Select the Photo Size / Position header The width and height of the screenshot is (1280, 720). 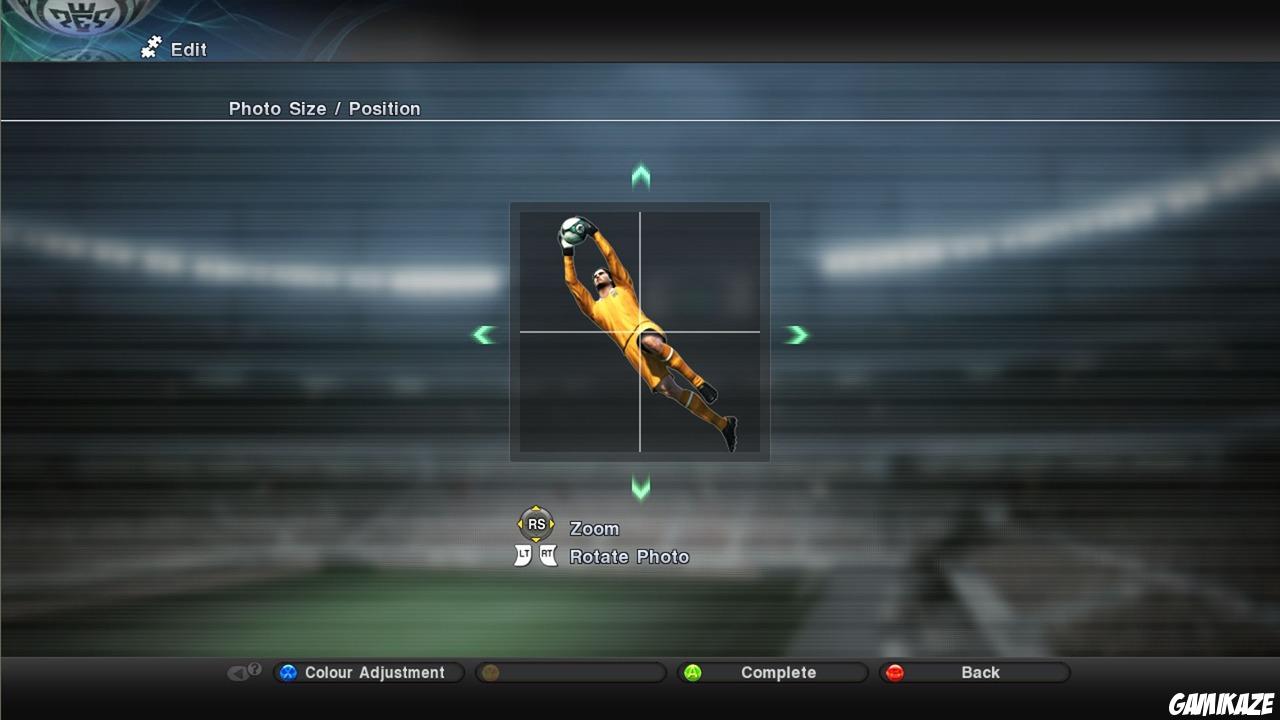click(324, 108)
